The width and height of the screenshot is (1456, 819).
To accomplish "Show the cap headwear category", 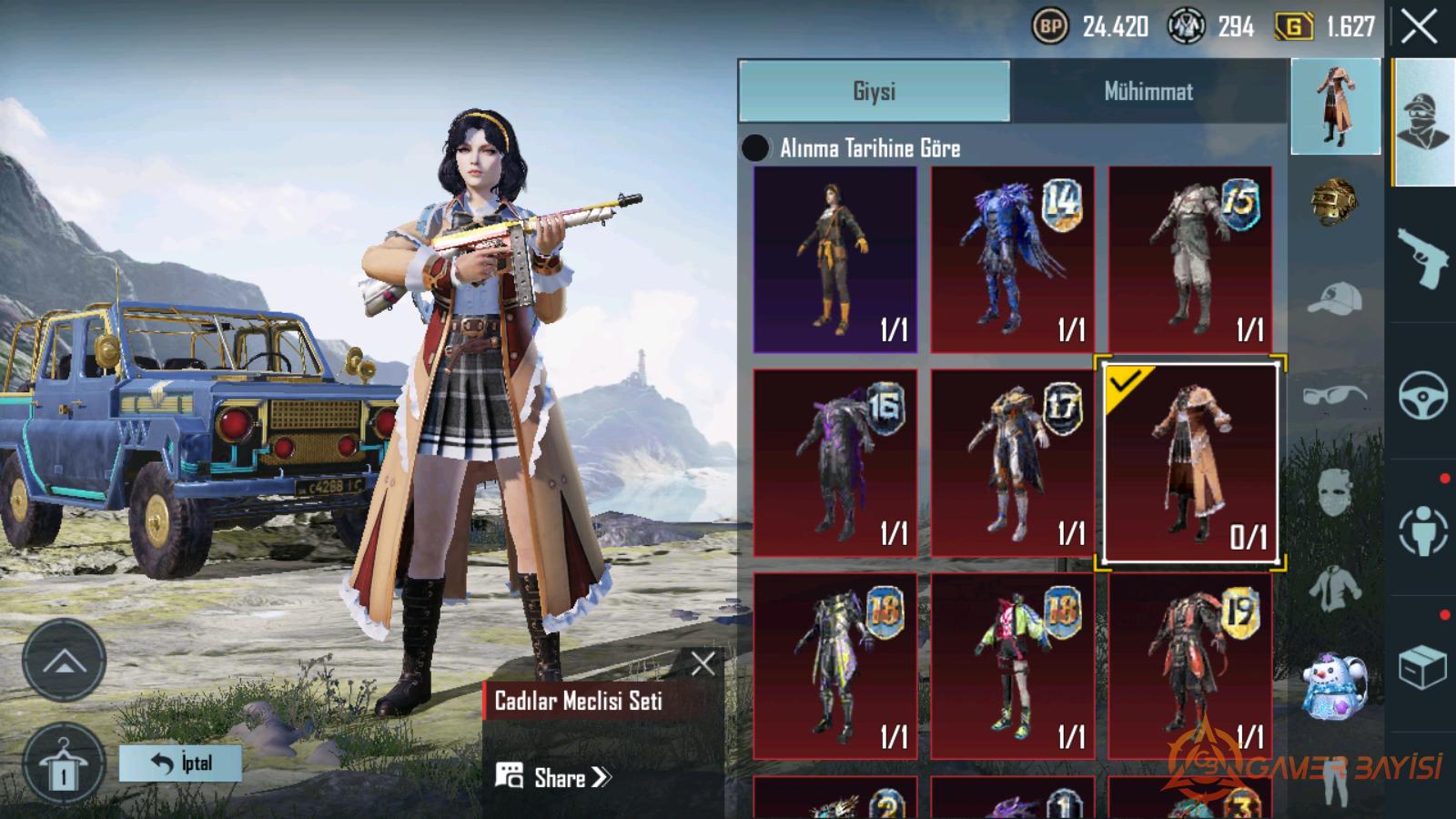I will (1334, 298).
